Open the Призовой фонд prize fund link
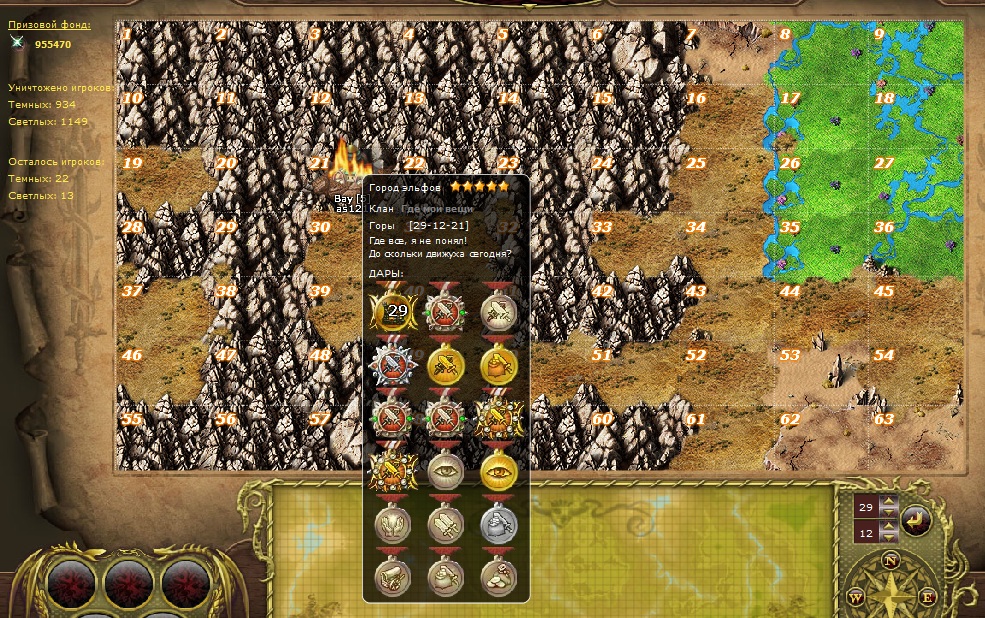 pos(49,25)
